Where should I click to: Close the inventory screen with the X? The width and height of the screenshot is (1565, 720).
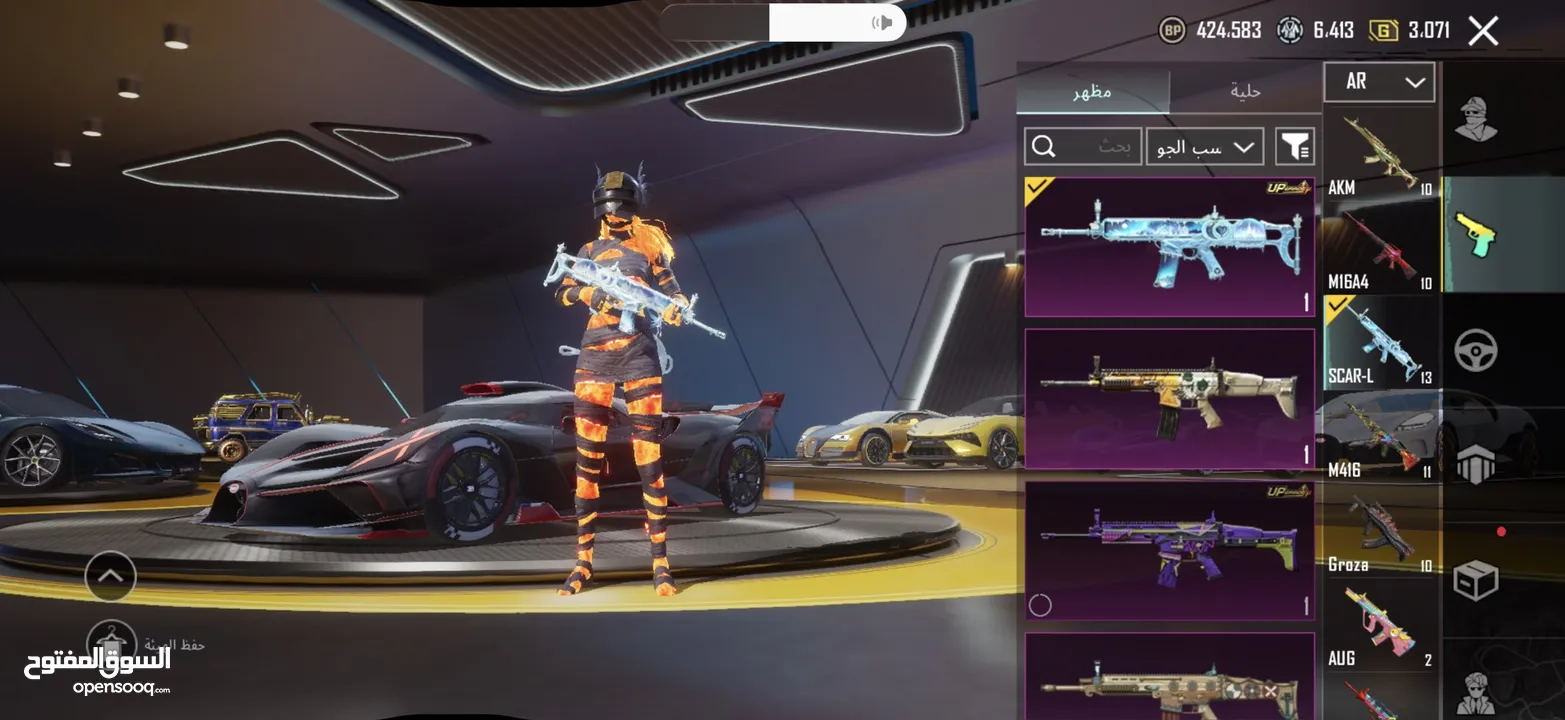coord(1483,31)
